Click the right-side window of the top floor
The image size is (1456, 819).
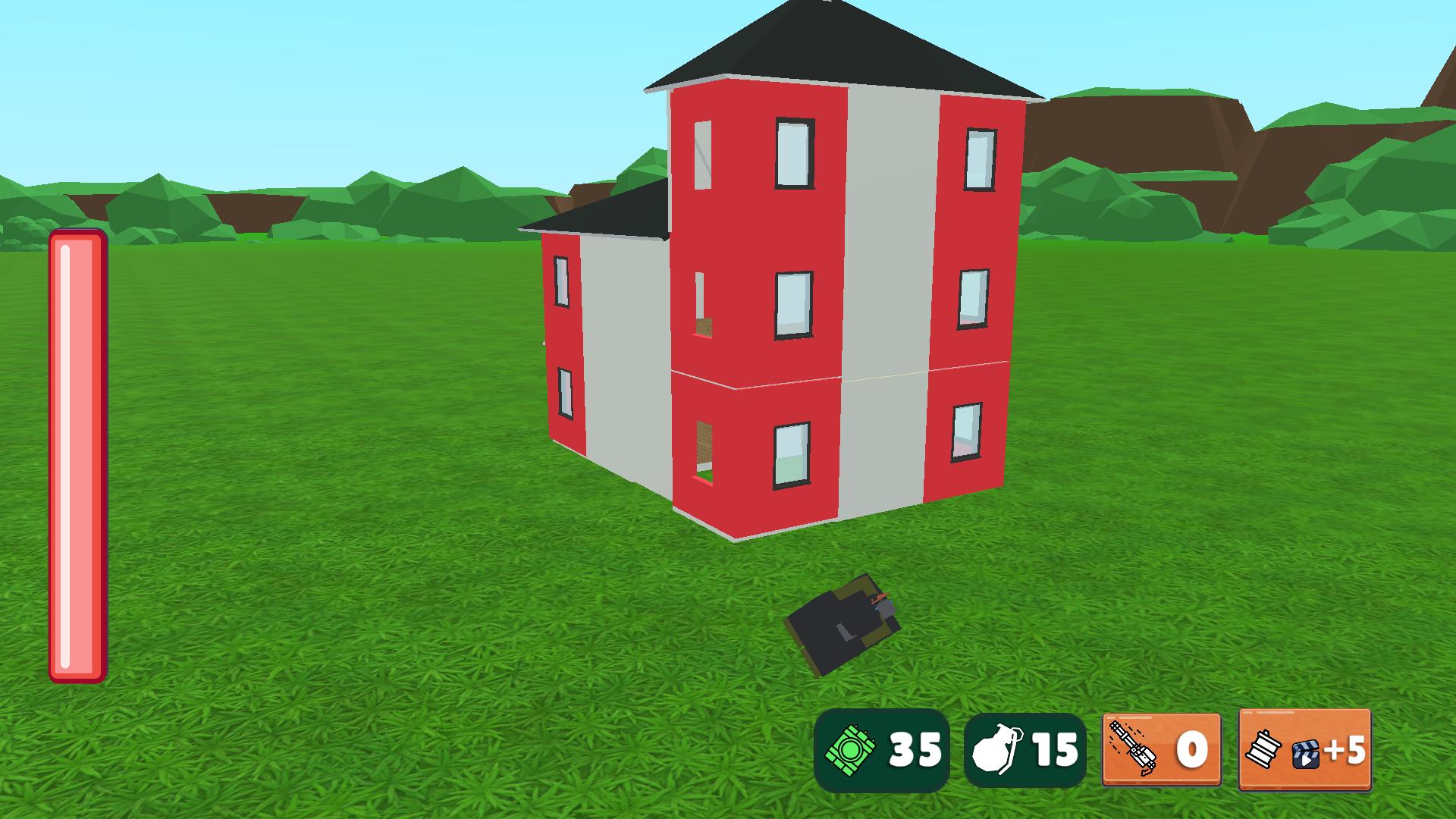980,159
